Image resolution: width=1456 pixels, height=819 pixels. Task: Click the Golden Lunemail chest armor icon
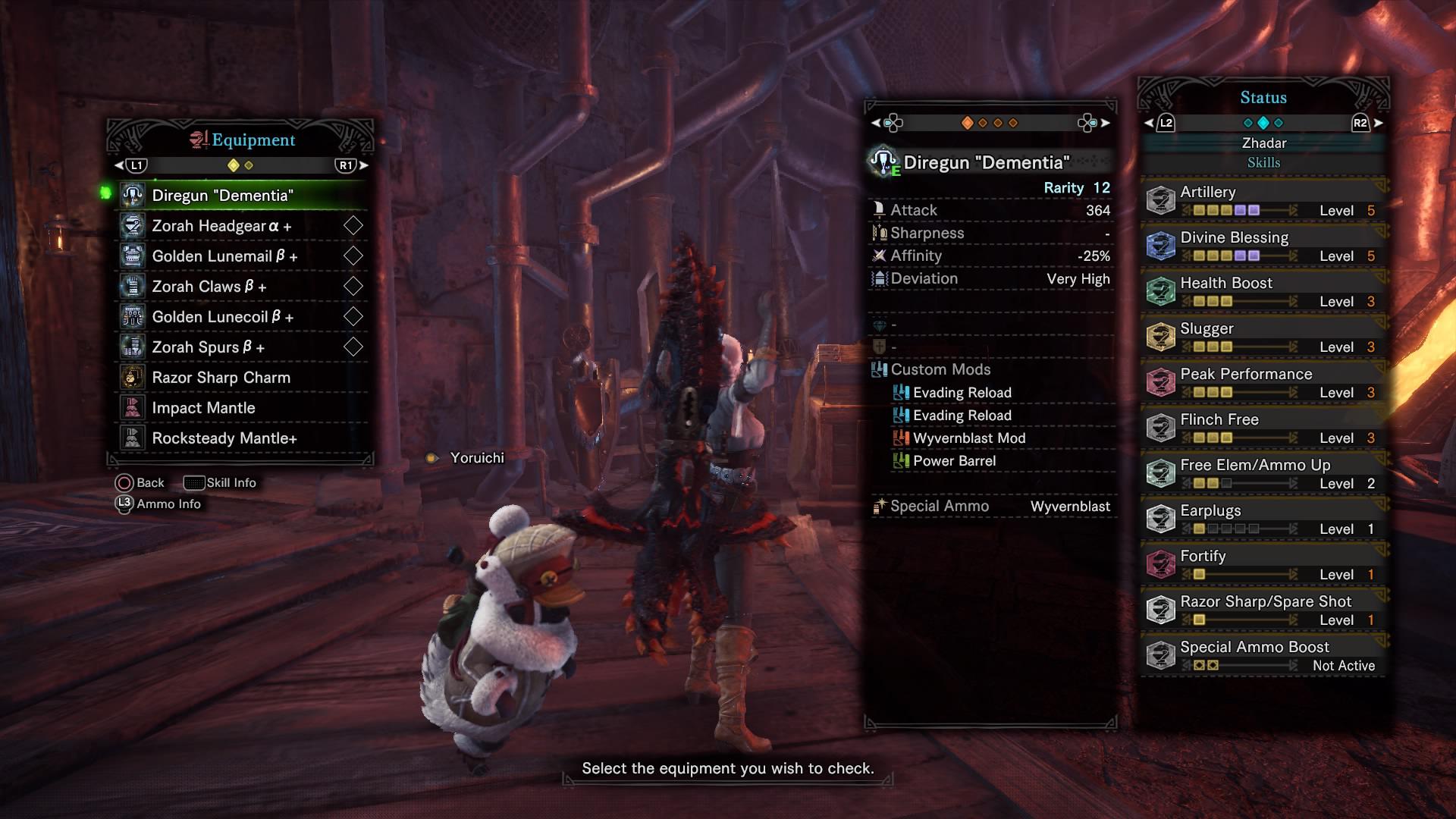[x=130, y=256]
